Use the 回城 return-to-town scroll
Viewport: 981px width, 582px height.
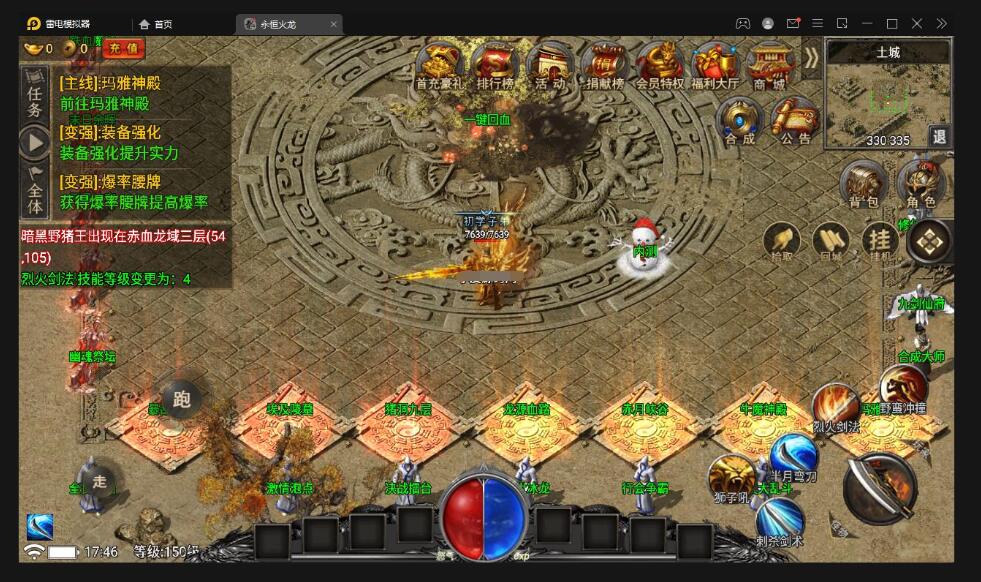click(x=830, y=241)
